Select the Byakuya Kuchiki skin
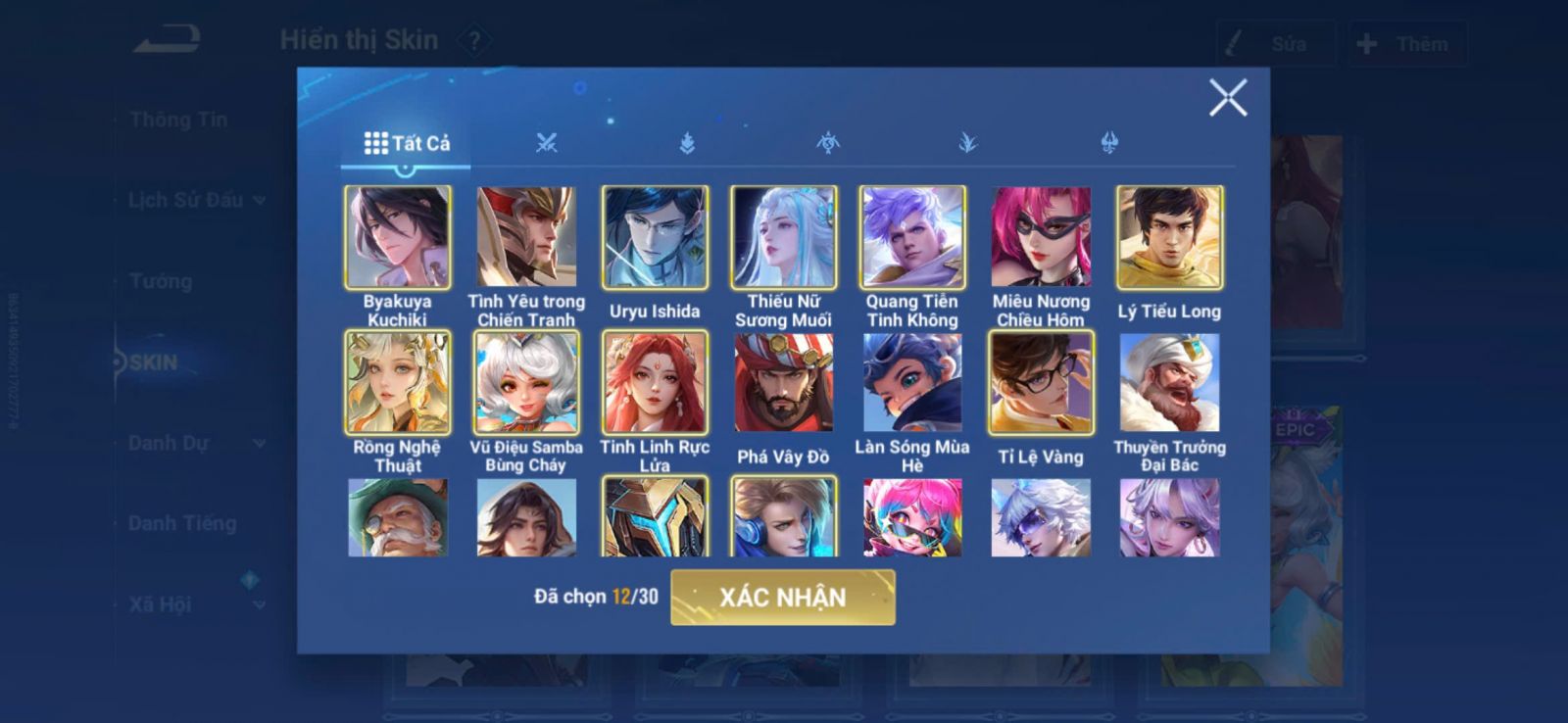The image size is (1568, 723). (x=398, y=237)
